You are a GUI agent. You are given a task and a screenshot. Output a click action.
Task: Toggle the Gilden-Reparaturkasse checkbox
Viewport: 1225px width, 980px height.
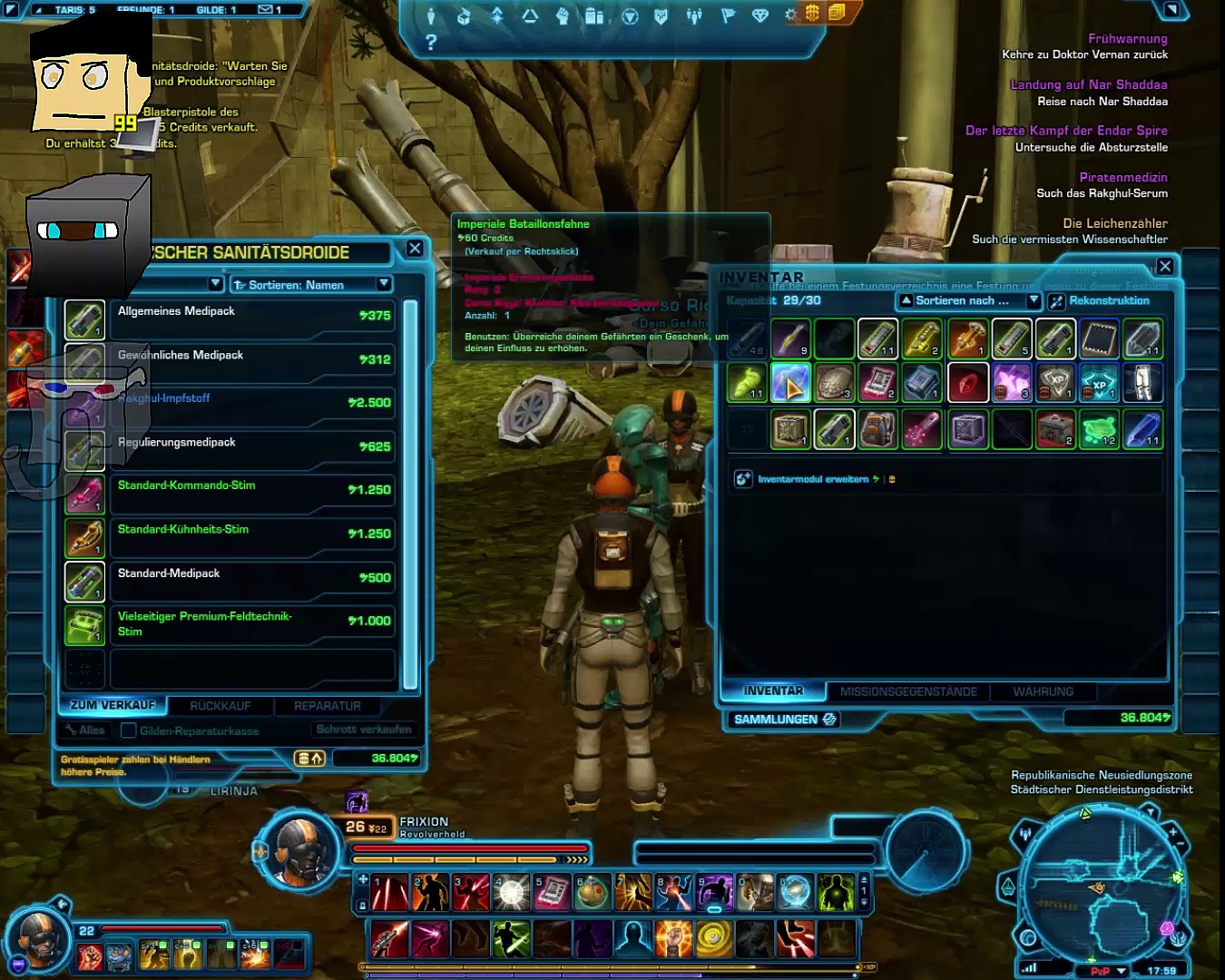[x=129, y=730]
